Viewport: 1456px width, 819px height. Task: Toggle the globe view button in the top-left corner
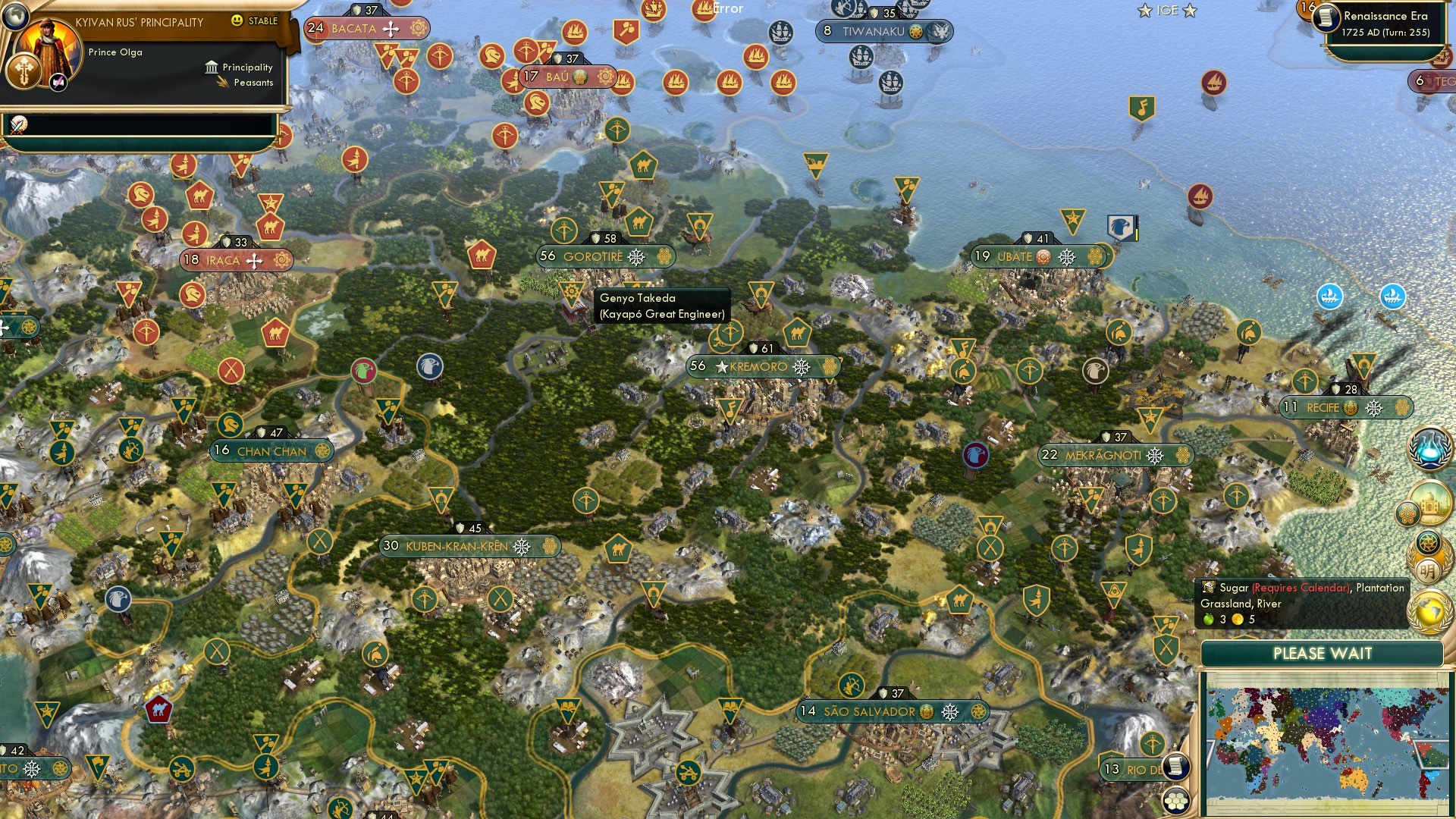(x=15, y=15)
